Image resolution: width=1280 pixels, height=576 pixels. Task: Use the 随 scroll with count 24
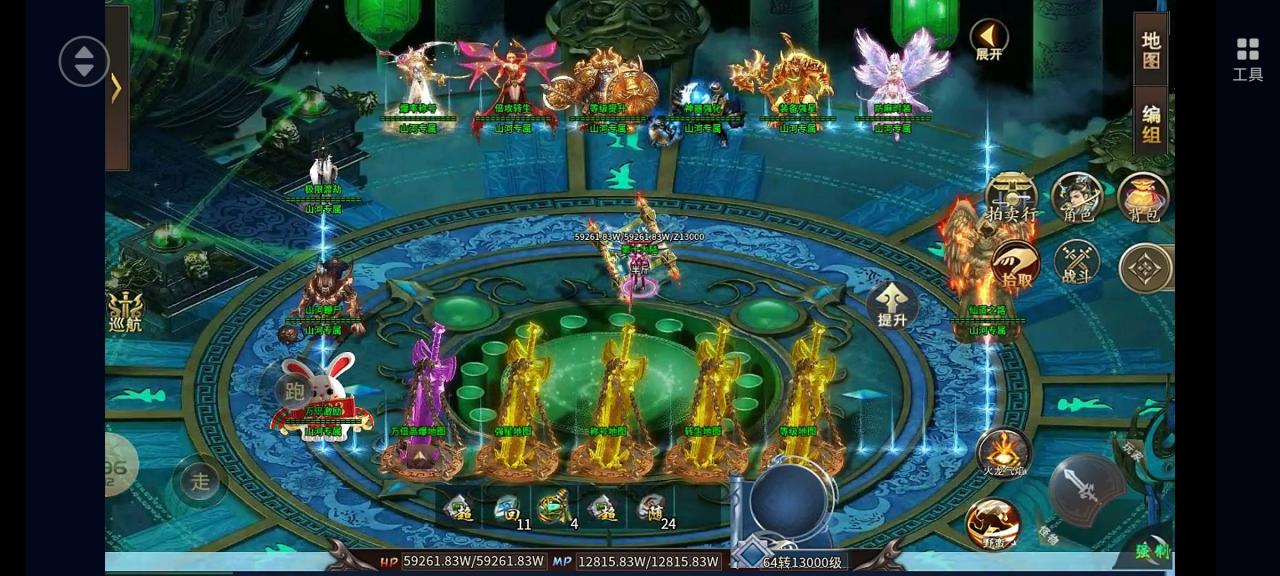click(652, 510)
